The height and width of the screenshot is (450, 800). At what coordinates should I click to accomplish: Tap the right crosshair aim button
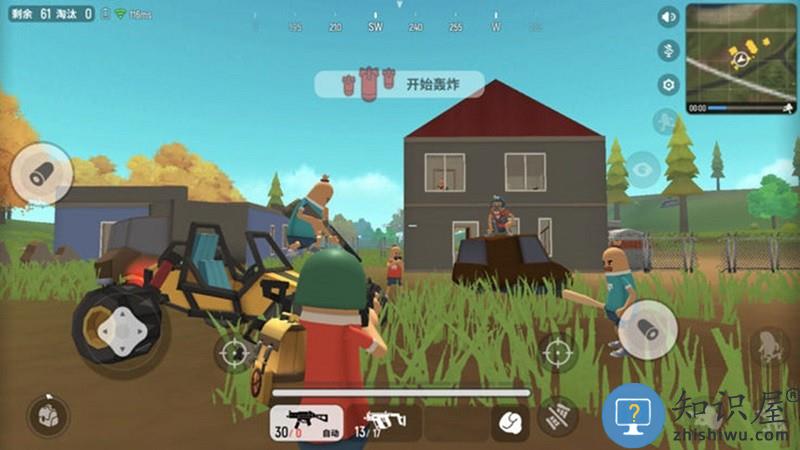[557, 352]
